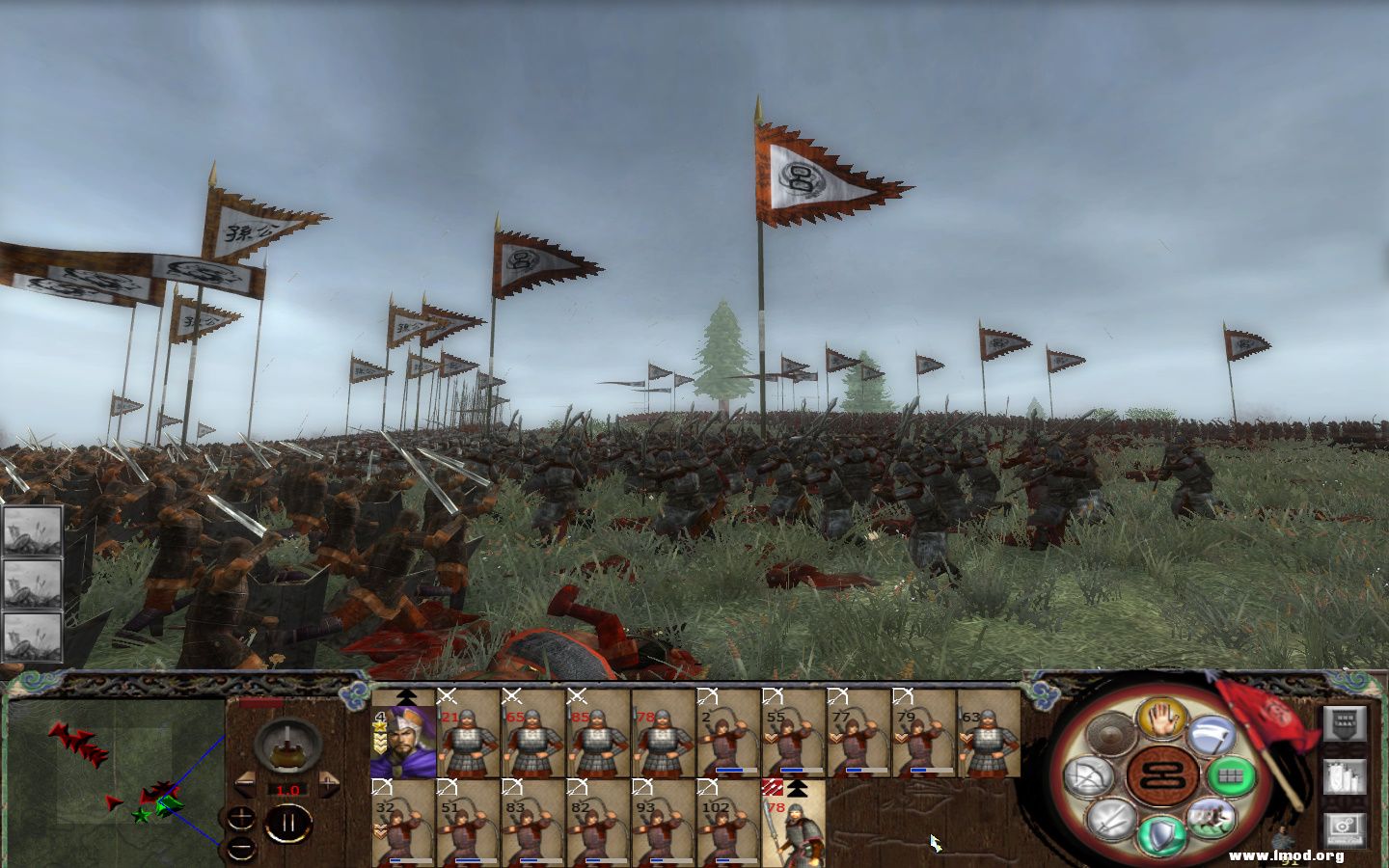Select the general's purple-cloaked unit card
Screen dimensions: 1389x868
(x=403, y=733)
